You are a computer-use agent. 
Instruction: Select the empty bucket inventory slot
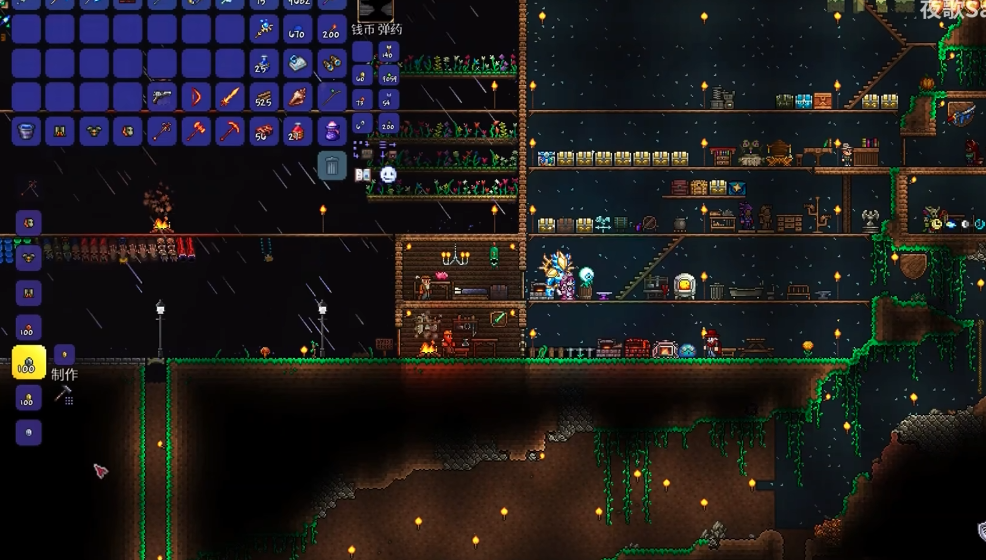coord(26,131)
